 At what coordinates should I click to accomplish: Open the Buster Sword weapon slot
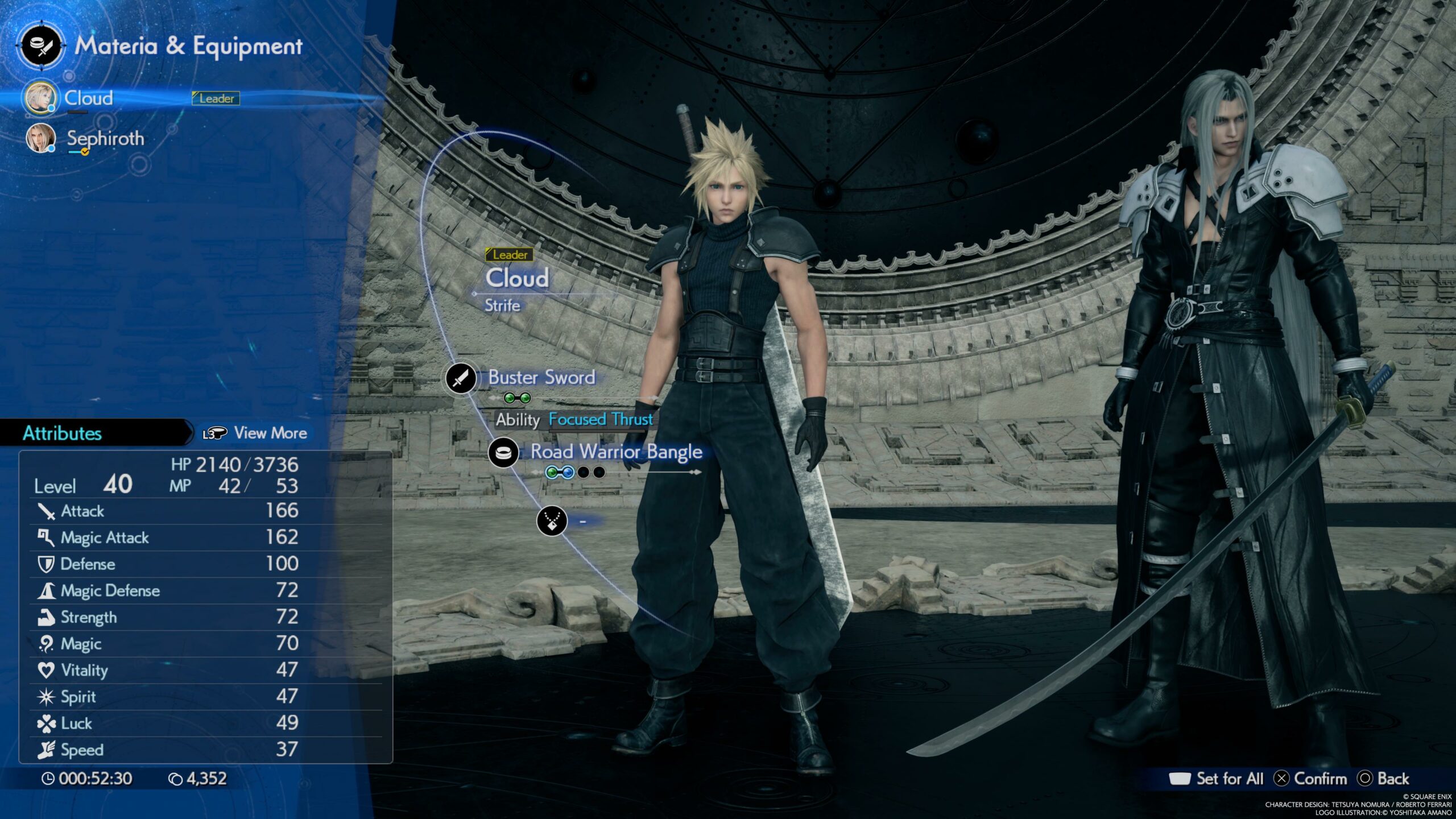[x=541, y=378]
